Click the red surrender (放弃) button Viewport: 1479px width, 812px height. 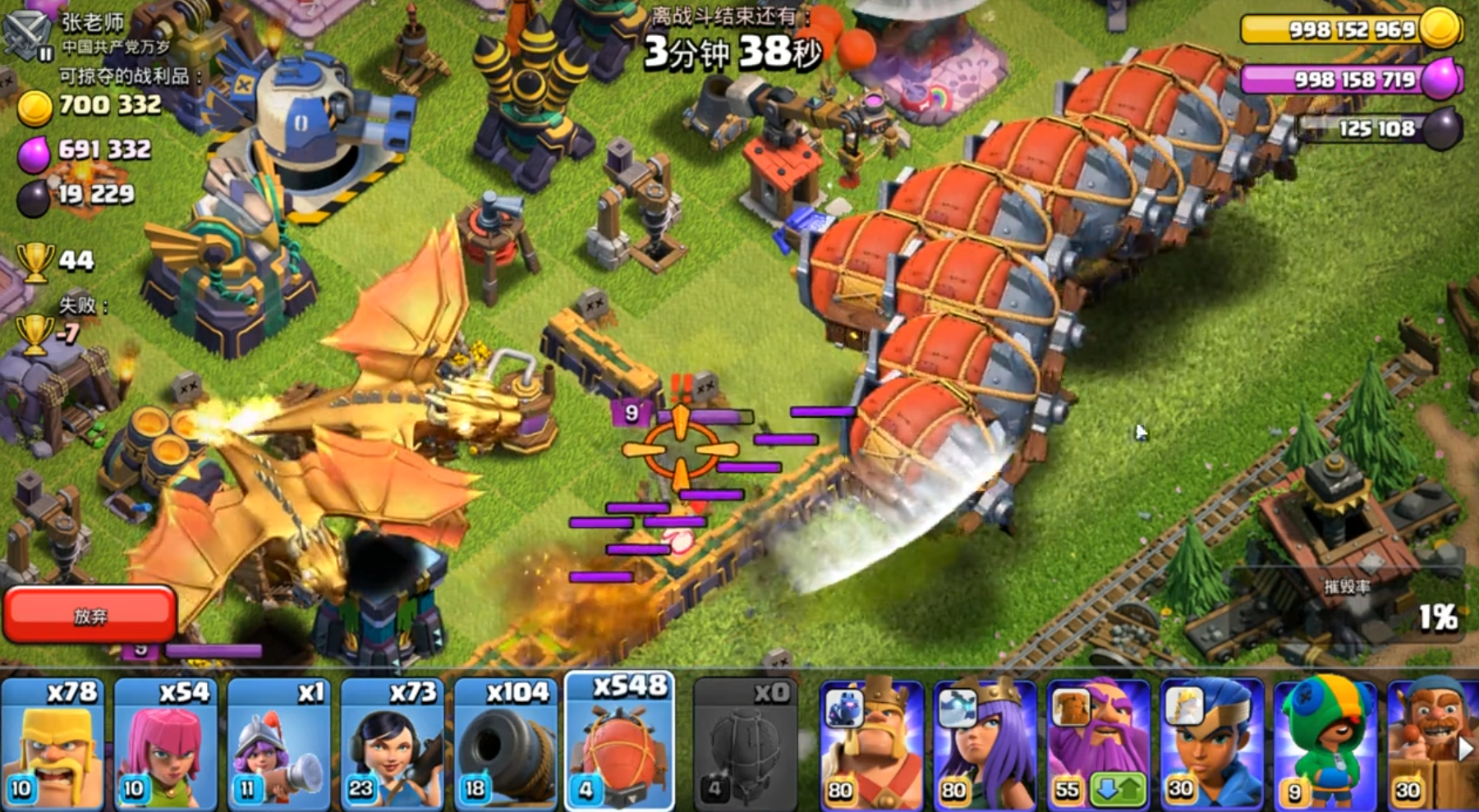pos(90,614)
